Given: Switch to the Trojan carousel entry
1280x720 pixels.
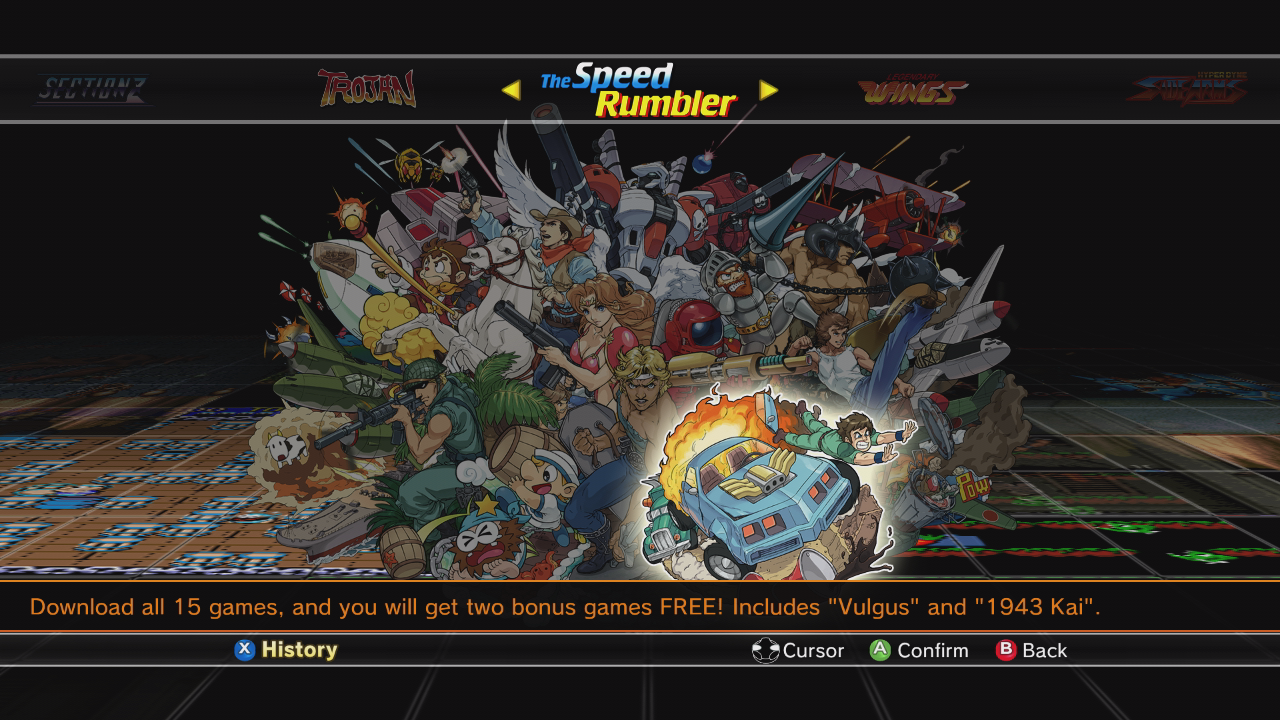Looking at the screenshot, I should (367, 88).
